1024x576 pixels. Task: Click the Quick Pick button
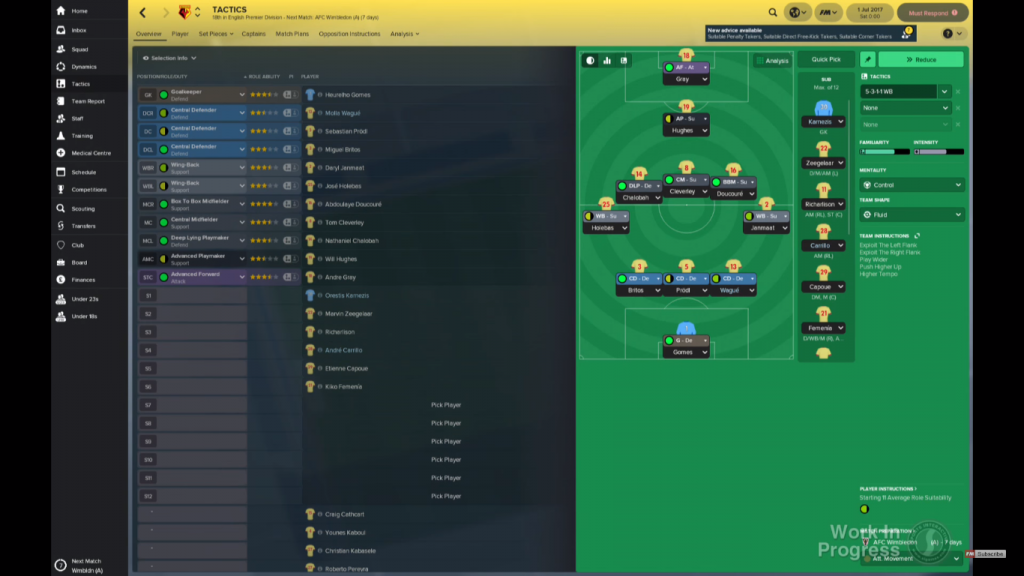coord(826,59)
